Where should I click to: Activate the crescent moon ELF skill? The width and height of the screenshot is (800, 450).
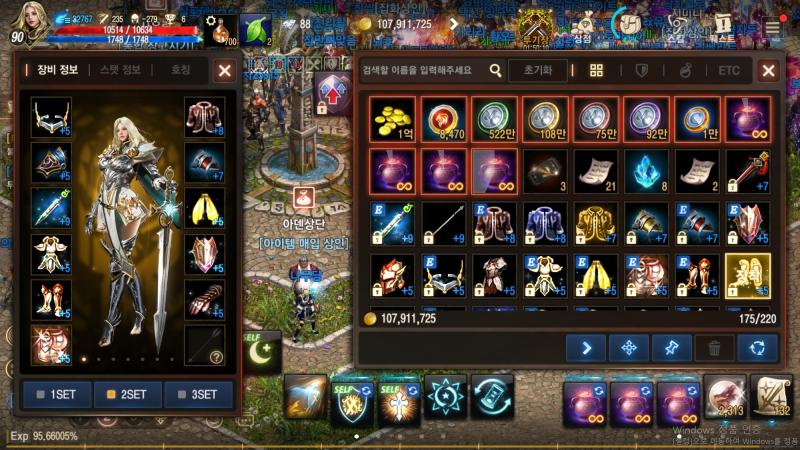point(261,351)
